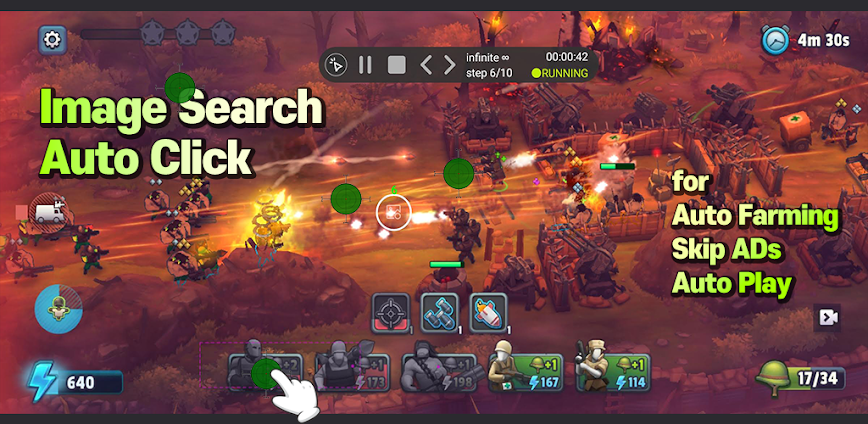The width and height of the screenshot is (868, 424).
Task: Pause the auto-click macro
Action: coord(365,65)
